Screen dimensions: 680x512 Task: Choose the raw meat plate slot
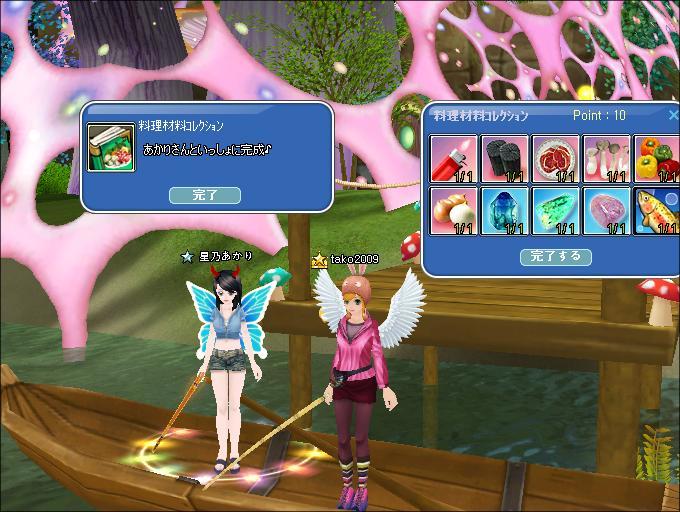(555, 159)
